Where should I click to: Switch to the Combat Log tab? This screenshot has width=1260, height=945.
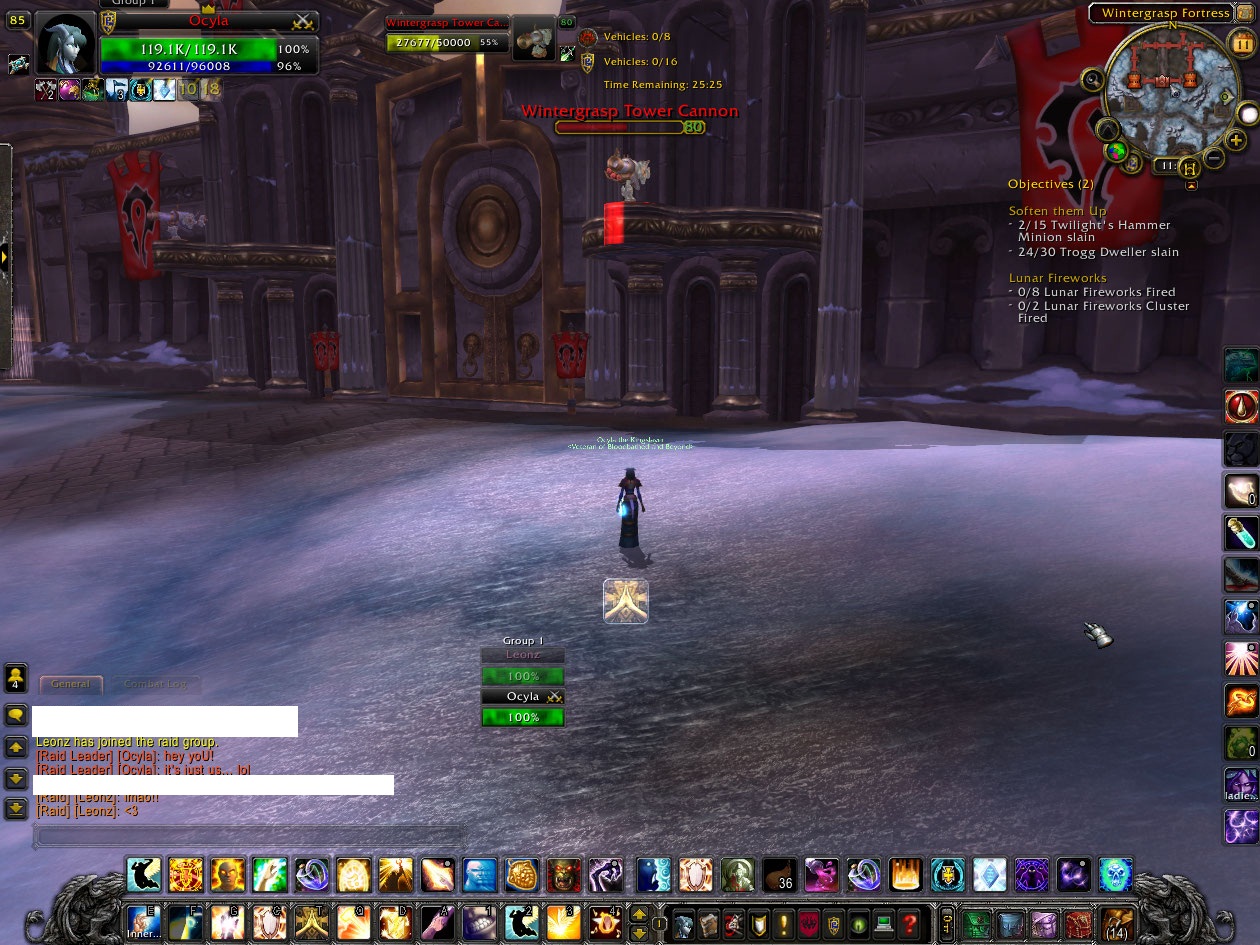click(155, 684)
